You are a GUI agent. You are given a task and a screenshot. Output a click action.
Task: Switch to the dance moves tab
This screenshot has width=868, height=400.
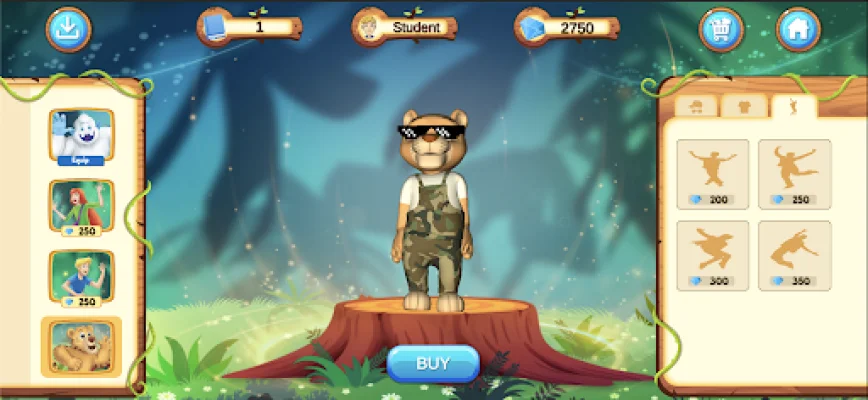tap(794, 106)
